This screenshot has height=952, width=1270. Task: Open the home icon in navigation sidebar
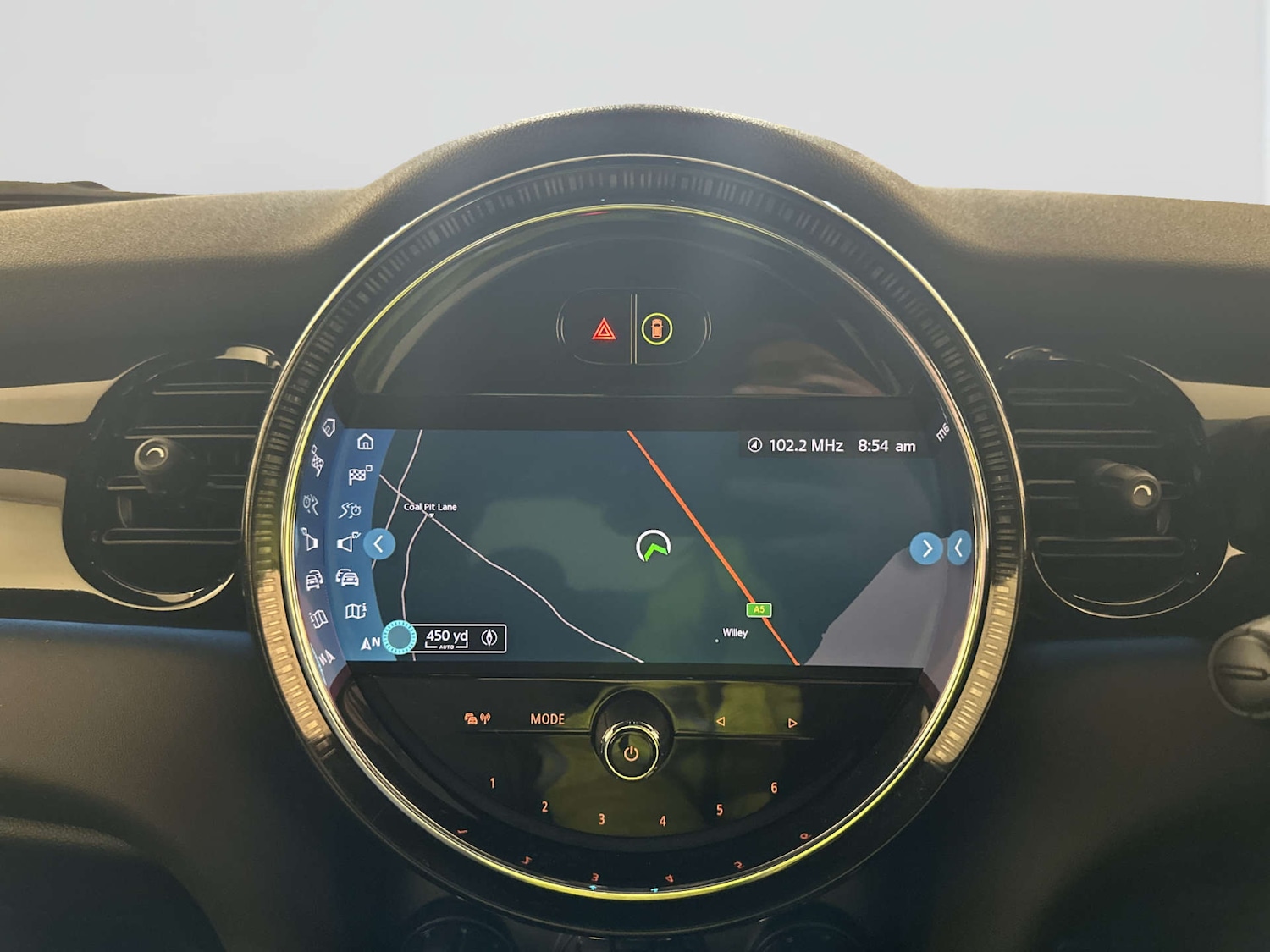pyautogui.click(x=365, y=442)
